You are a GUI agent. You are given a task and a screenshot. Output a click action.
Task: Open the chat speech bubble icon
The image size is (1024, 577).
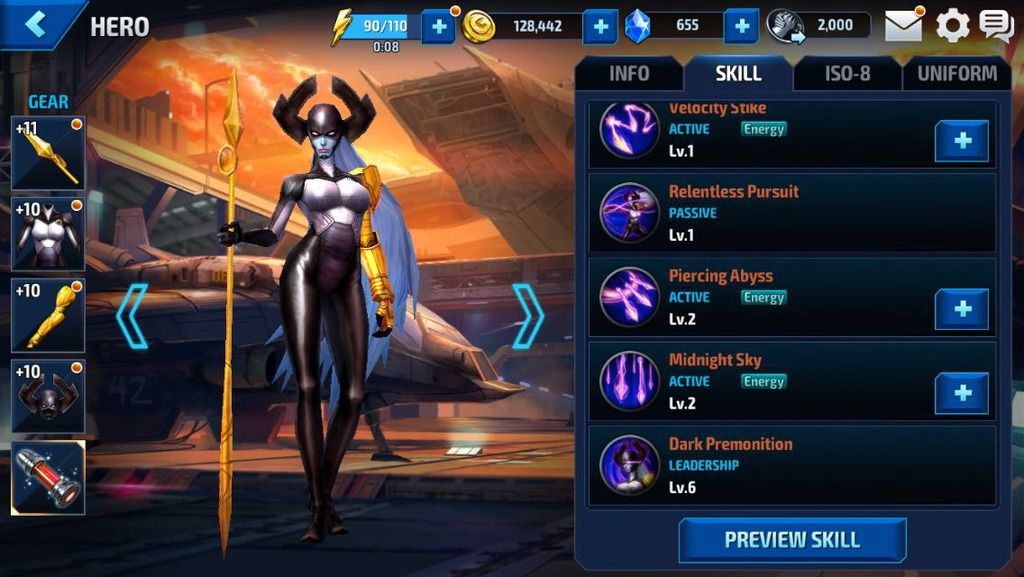[996, 26]
